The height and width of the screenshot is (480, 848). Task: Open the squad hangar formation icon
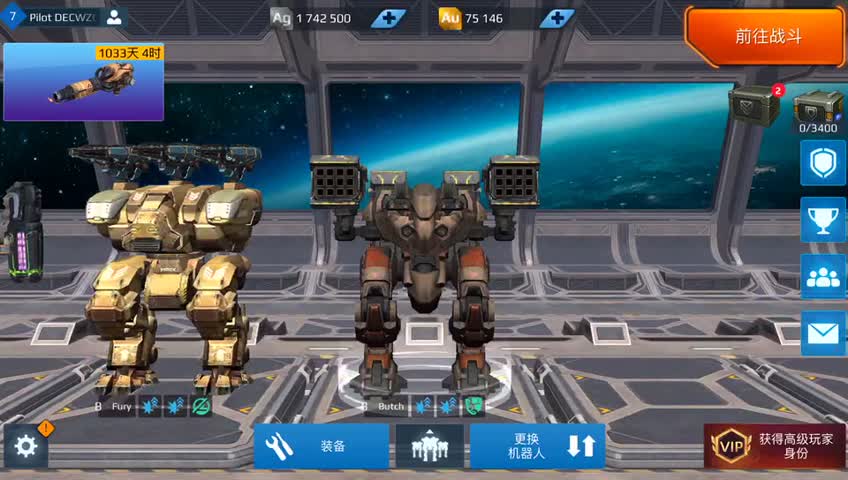[x=429, y=446]
